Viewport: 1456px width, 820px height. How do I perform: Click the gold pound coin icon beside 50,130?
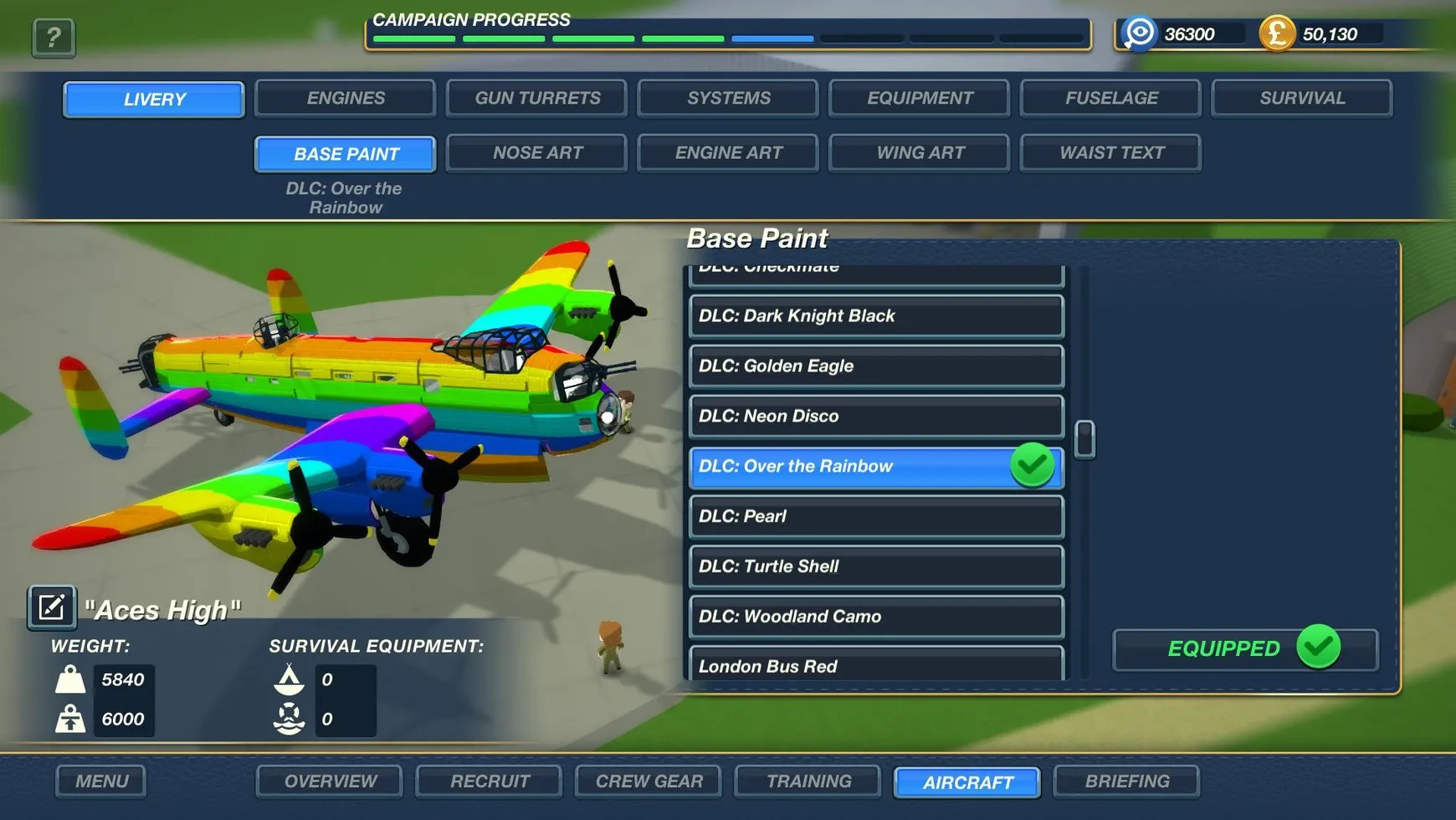coord(1277,33)
